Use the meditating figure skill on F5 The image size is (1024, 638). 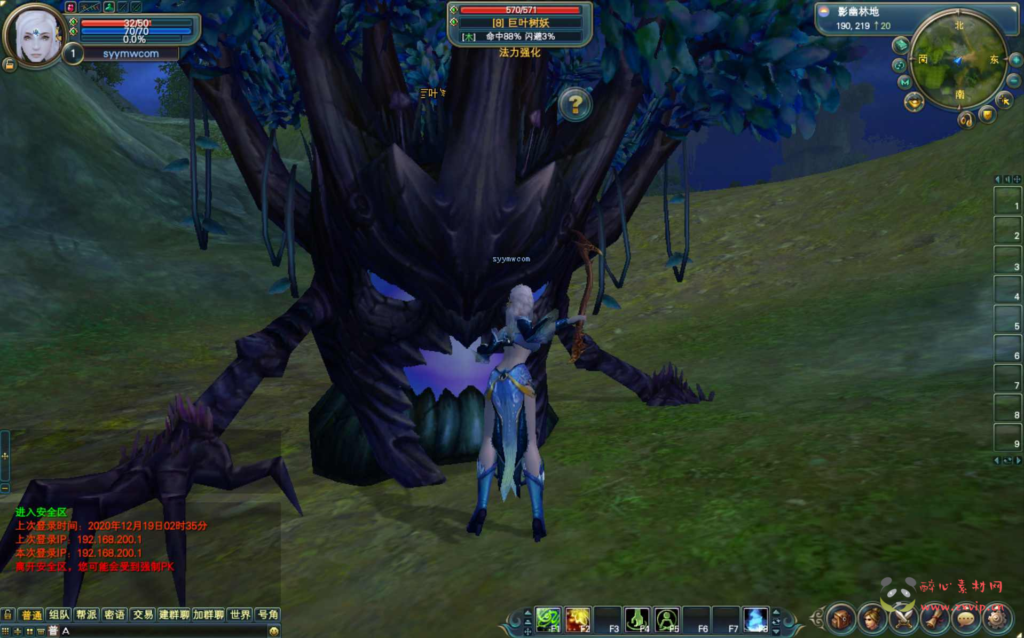(667, 619)
